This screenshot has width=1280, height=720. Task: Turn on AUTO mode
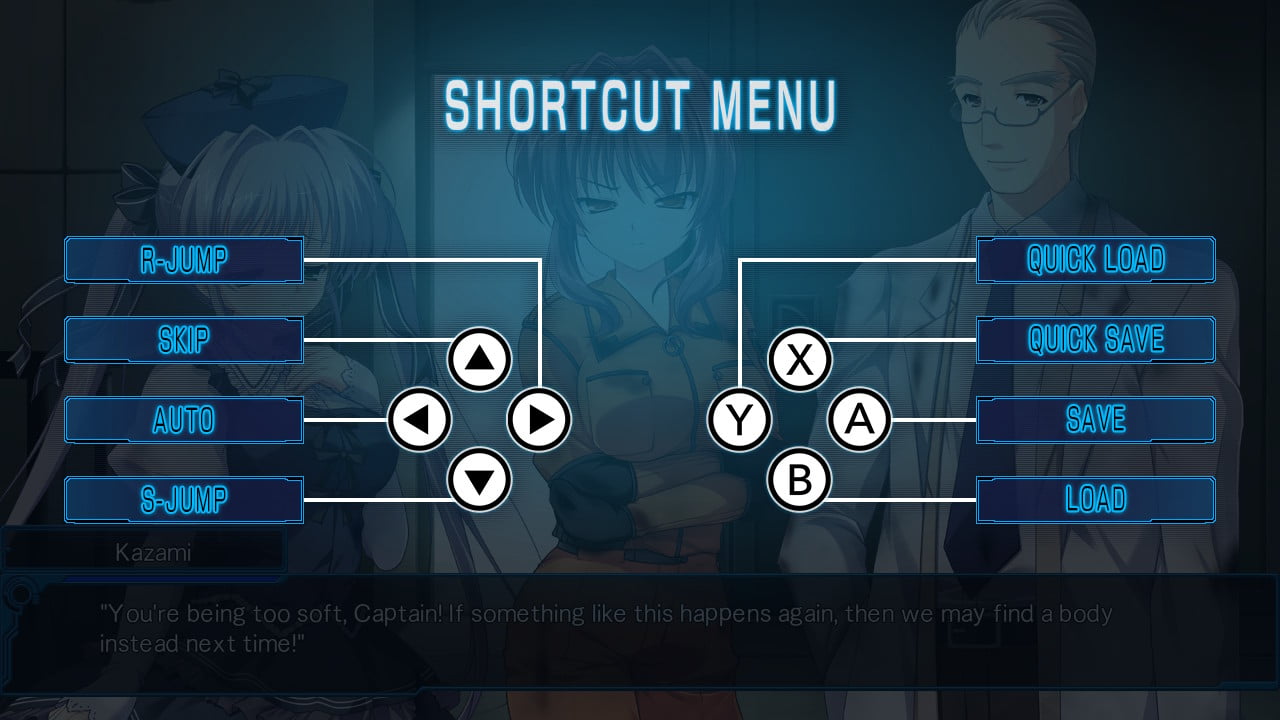[184, 420]
